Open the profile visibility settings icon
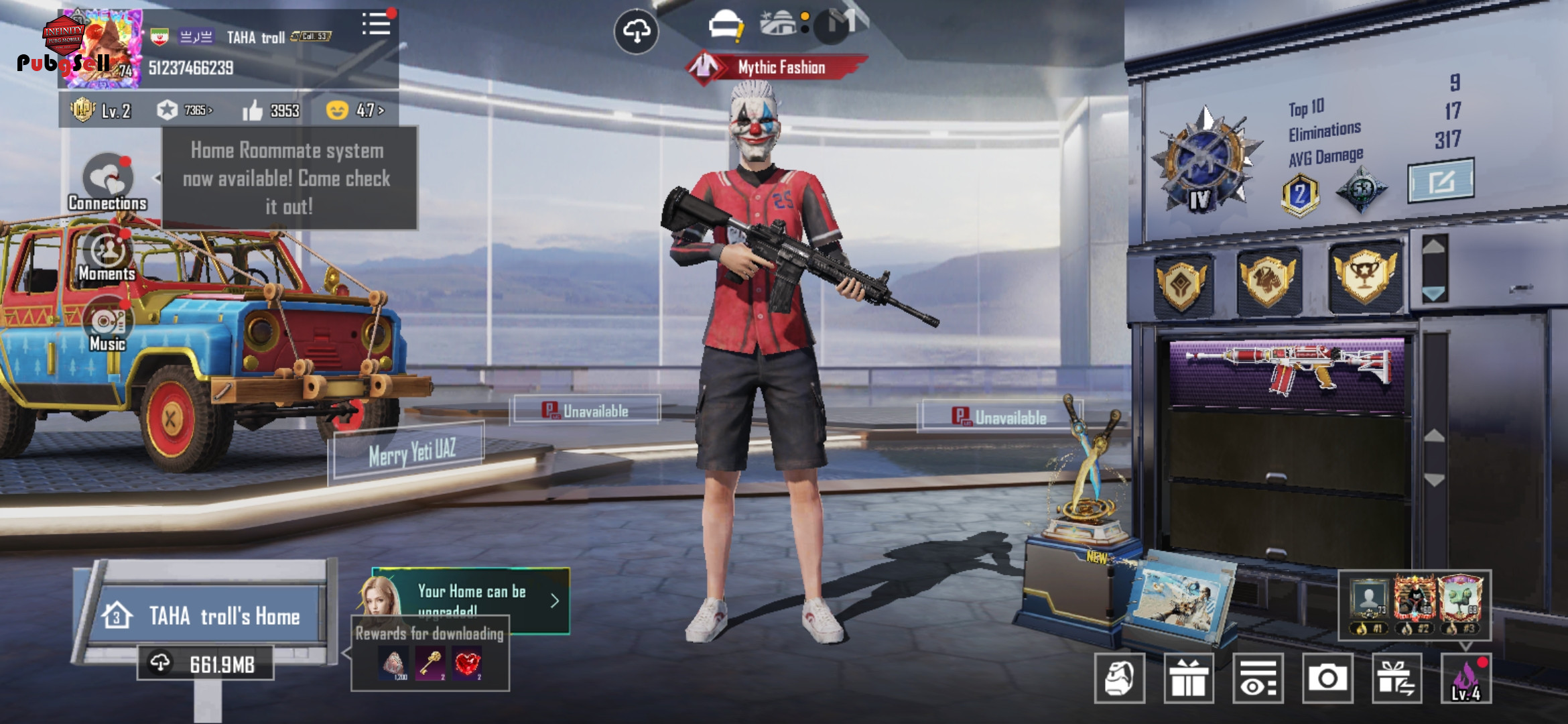 [1258, 678]
